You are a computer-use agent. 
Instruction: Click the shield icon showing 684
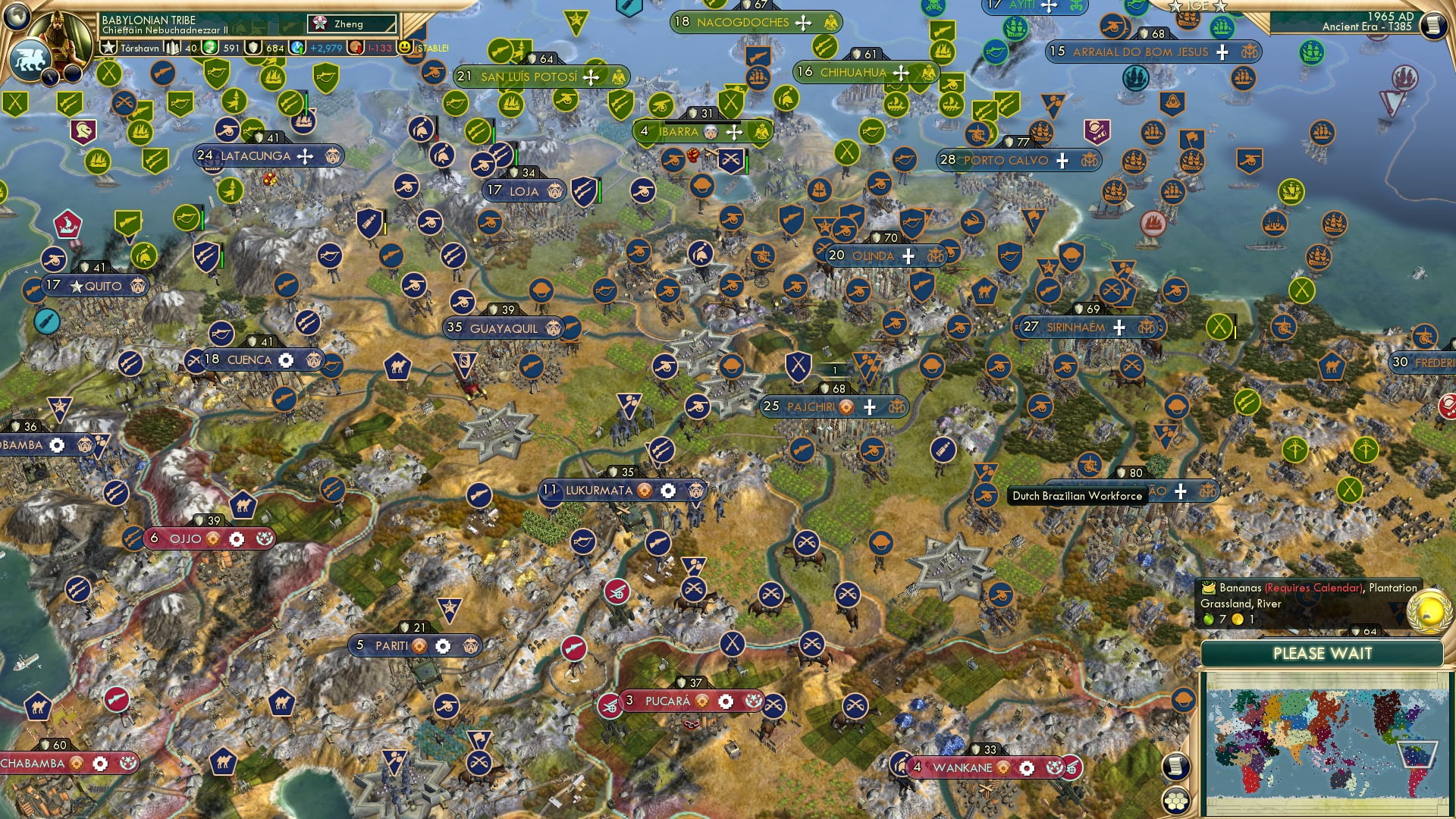[253, 47]
